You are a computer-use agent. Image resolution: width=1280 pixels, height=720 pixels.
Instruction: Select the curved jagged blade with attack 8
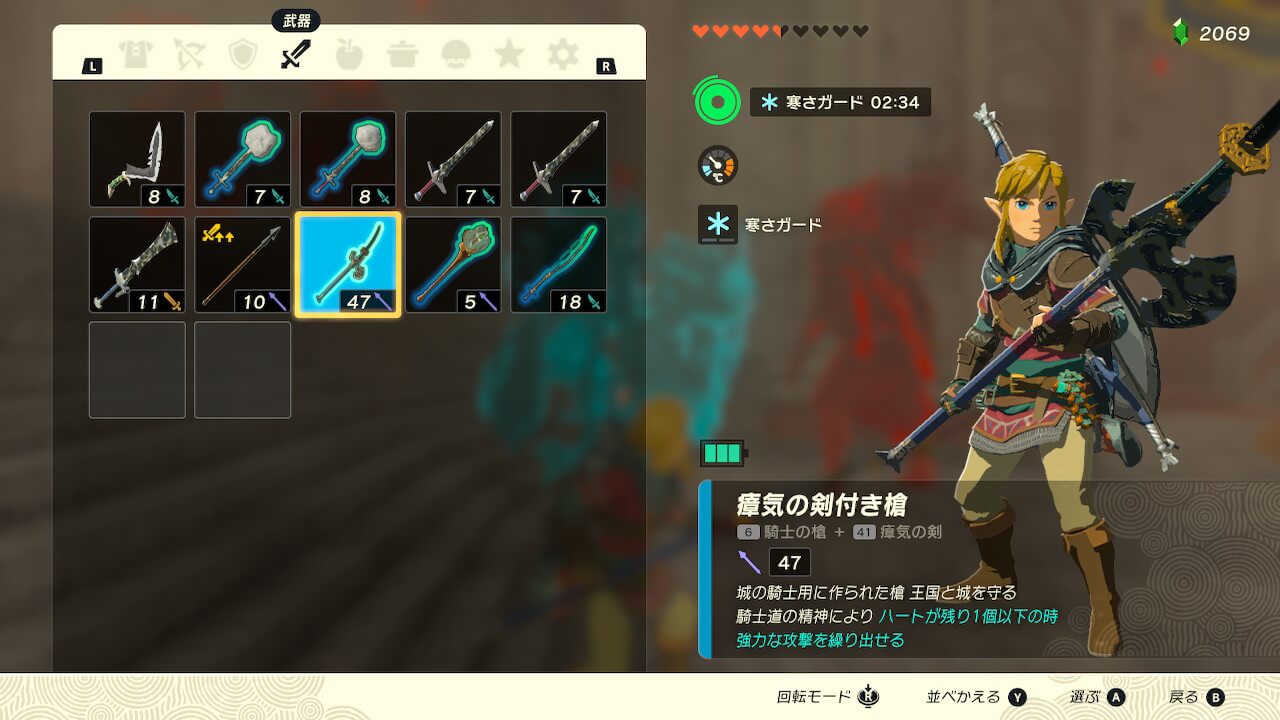tap(137, 159)
